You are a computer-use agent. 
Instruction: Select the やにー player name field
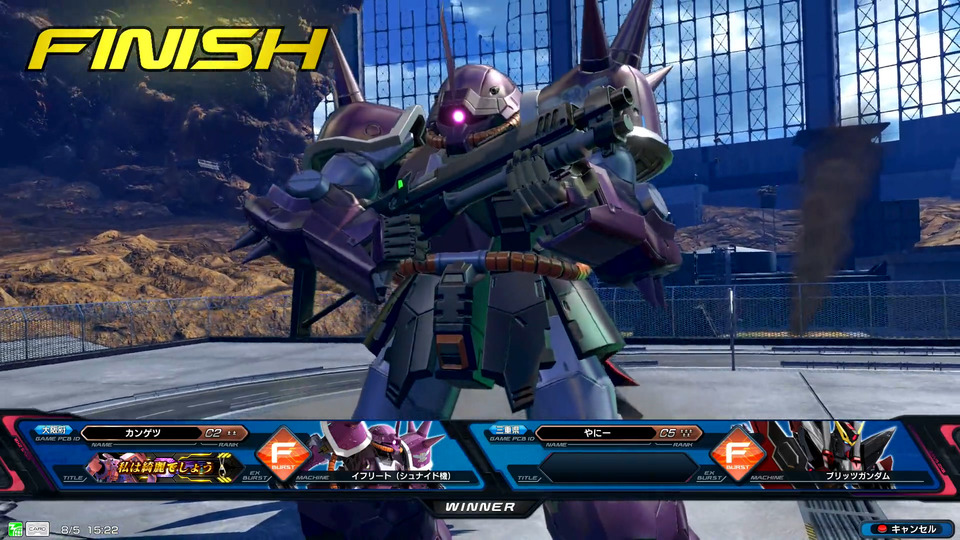click(x=594, y=434)
